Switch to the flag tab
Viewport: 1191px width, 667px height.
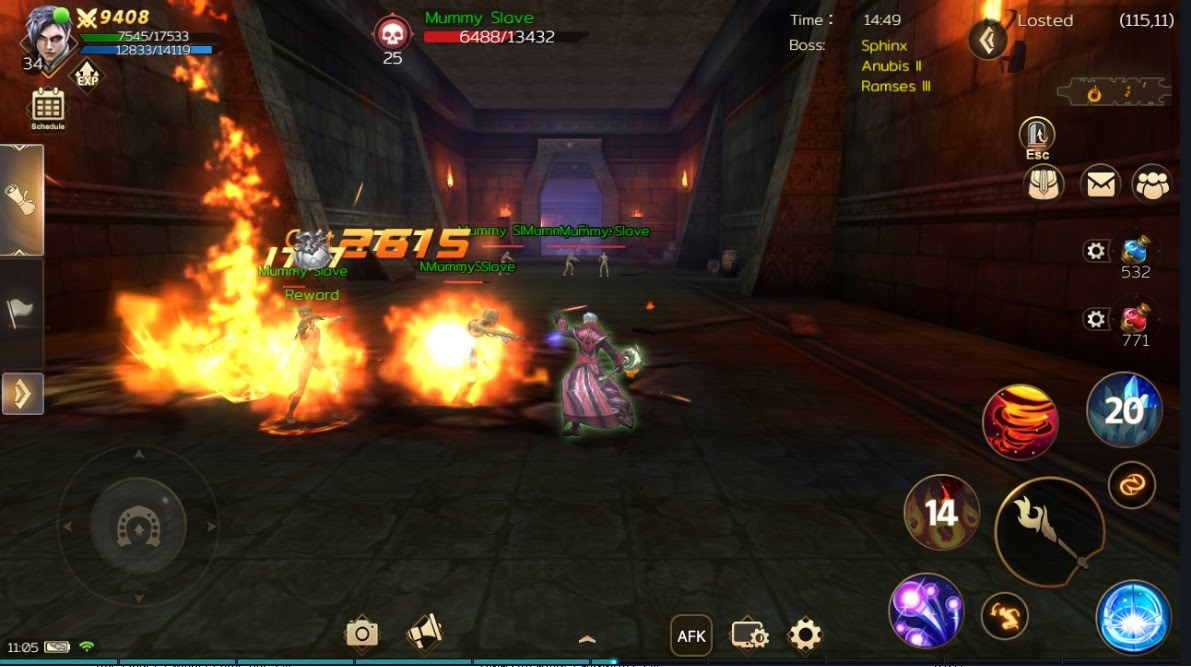21,314
